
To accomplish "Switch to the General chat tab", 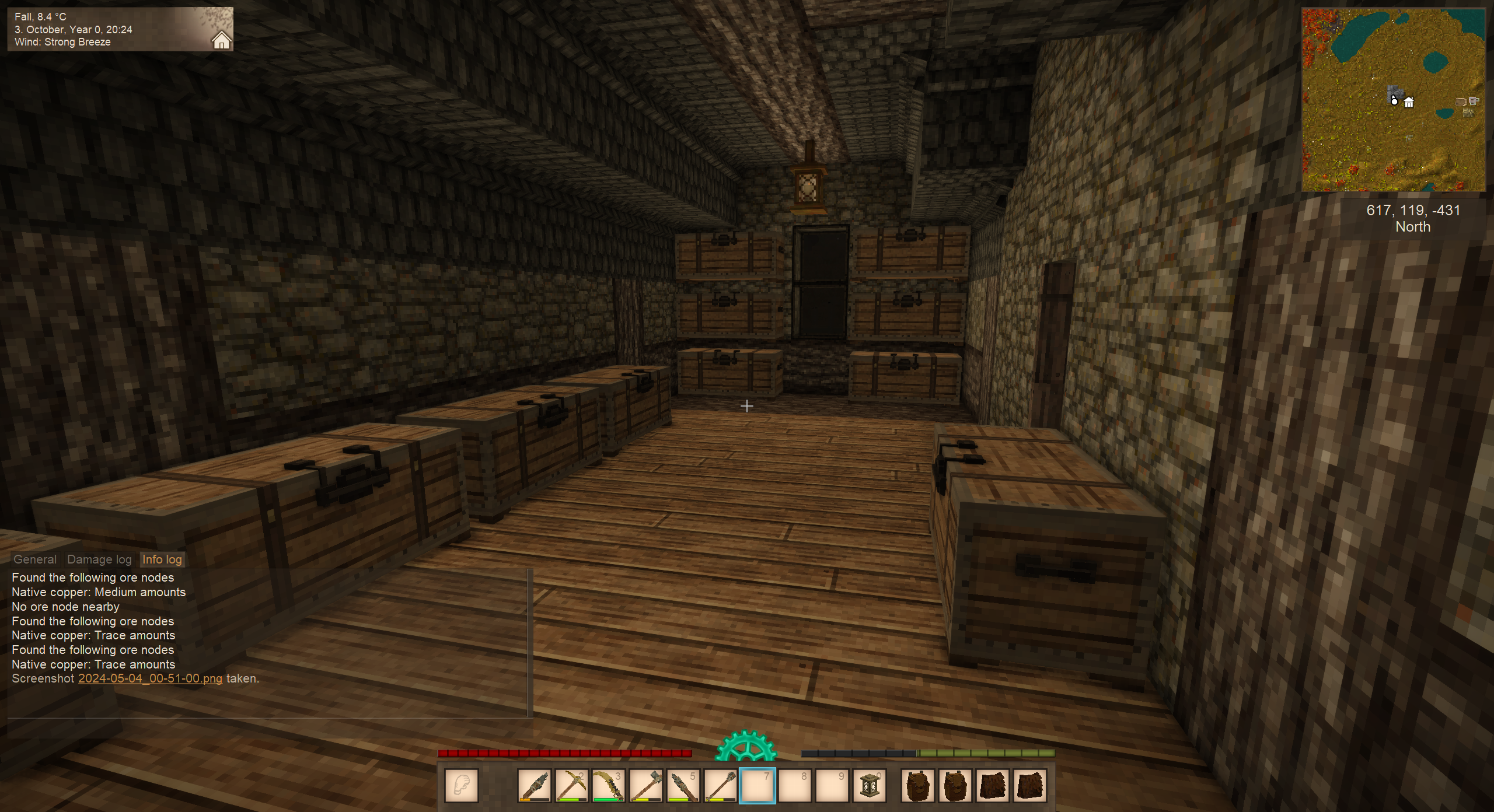I will click(35, 559).
